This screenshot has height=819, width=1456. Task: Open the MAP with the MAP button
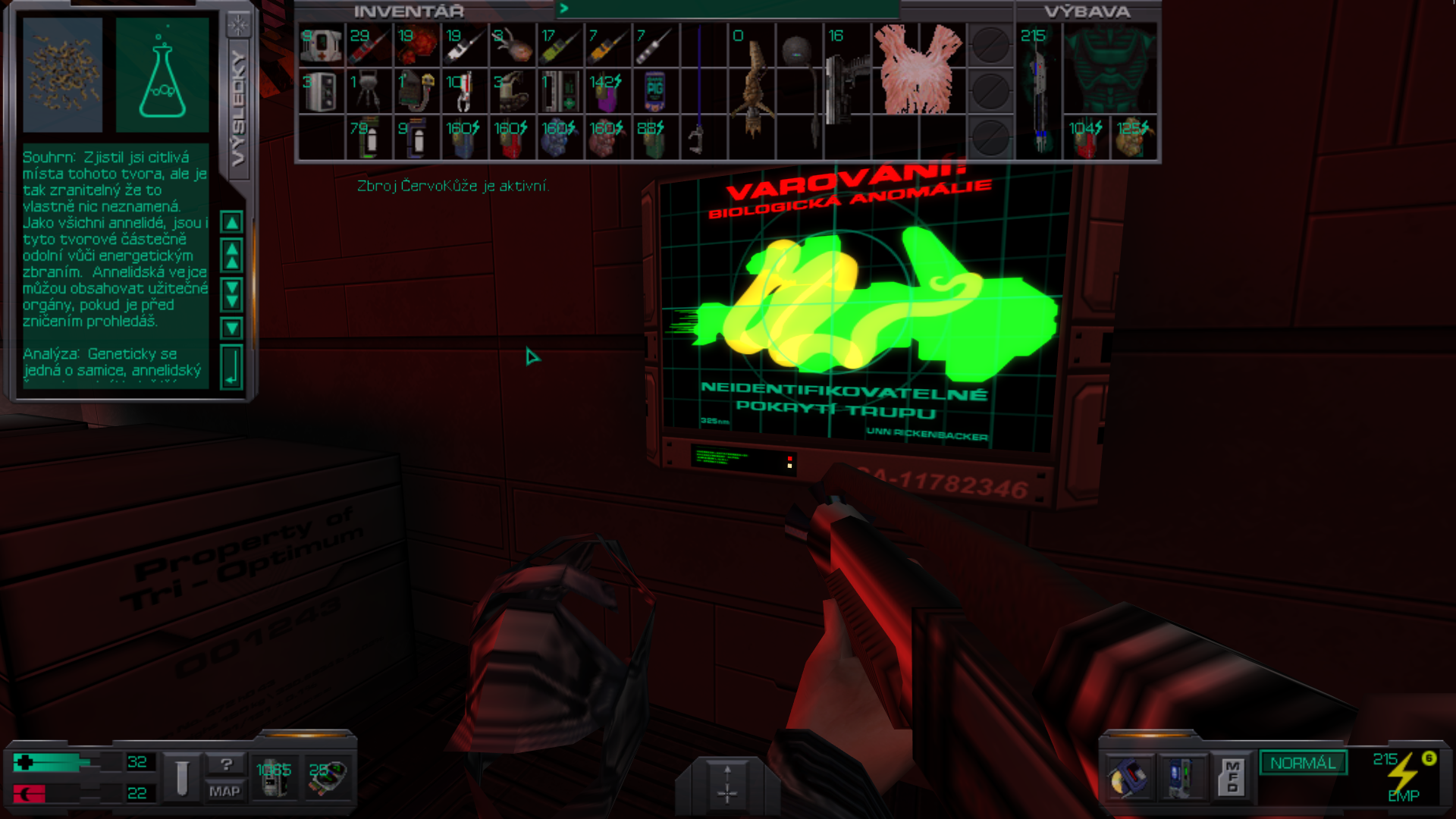[x=226, y=792]
